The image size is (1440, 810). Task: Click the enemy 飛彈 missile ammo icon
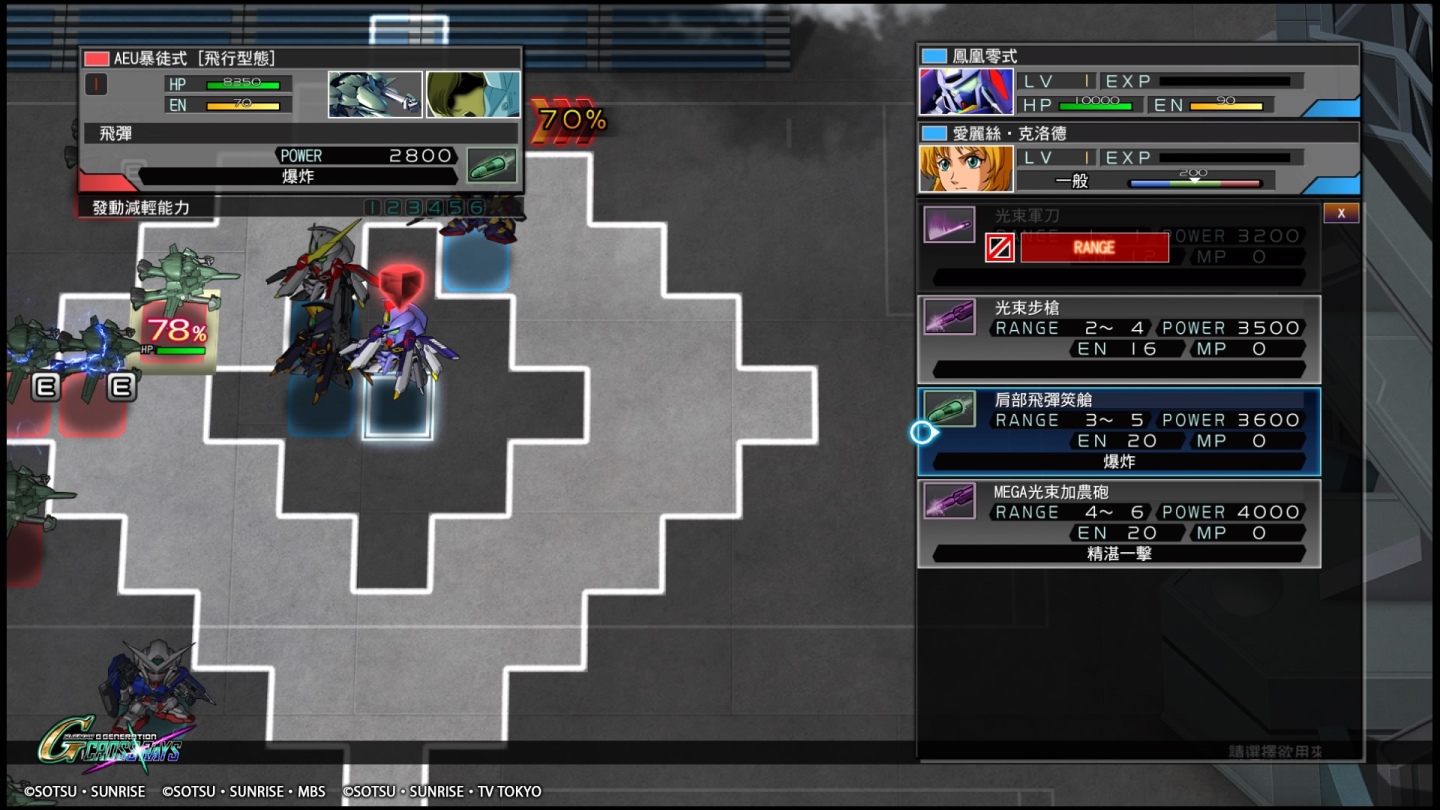[490, 163]
